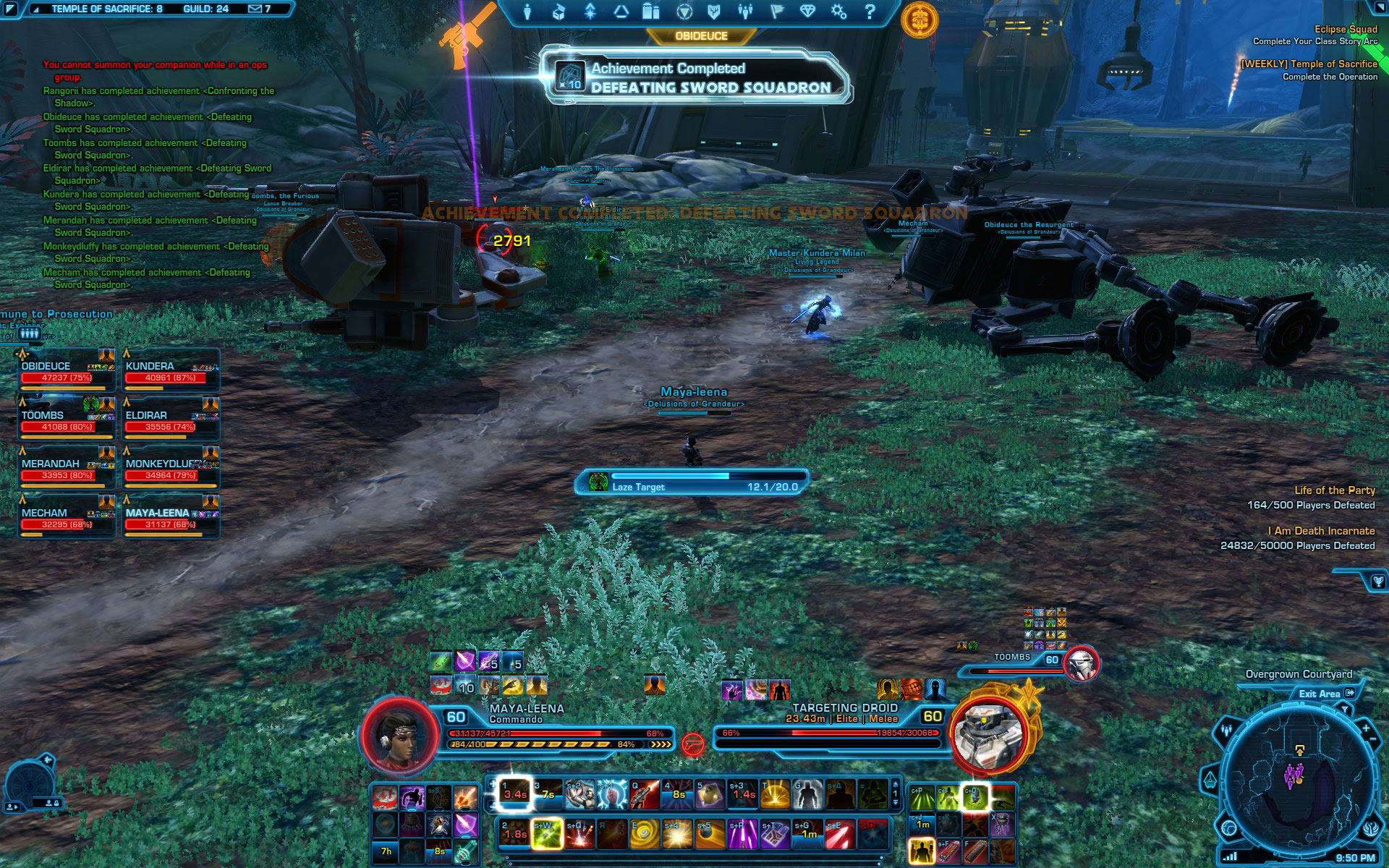
Task: Open the character sheet icon in top menu
Action: coord(527,12)
